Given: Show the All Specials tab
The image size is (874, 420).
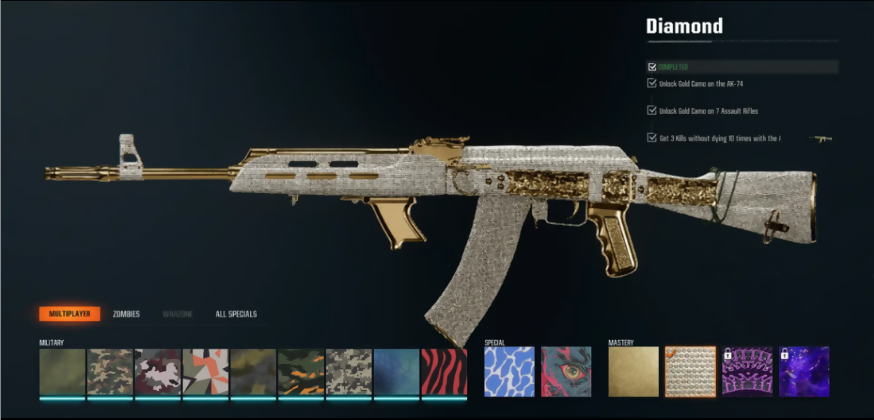Looking at the screenshot, I should (236, 314).
